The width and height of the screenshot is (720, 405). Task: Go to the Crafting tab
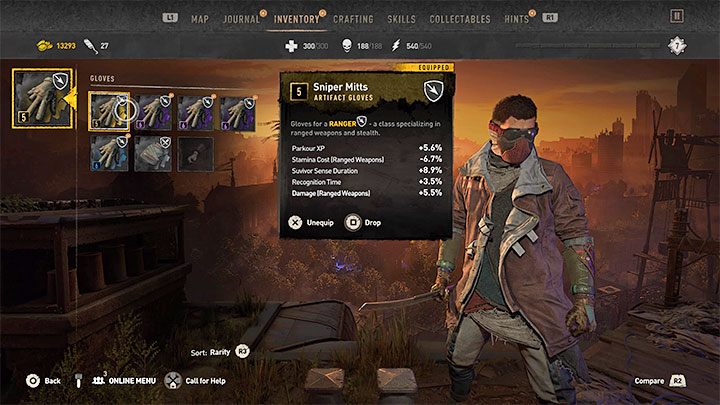(x=353, y=18)
